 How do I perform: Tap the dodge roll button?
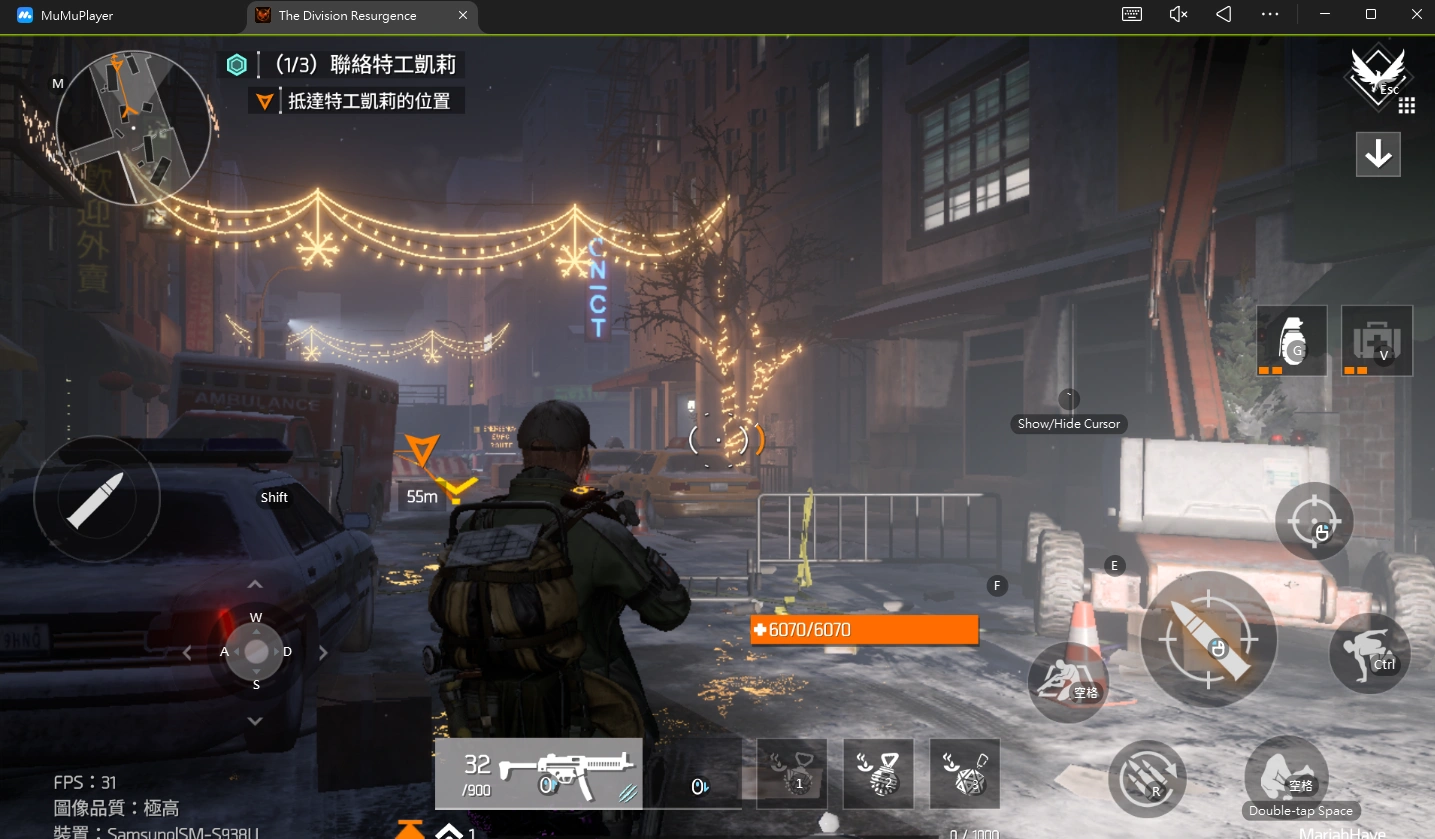[x=1285, y=775]
